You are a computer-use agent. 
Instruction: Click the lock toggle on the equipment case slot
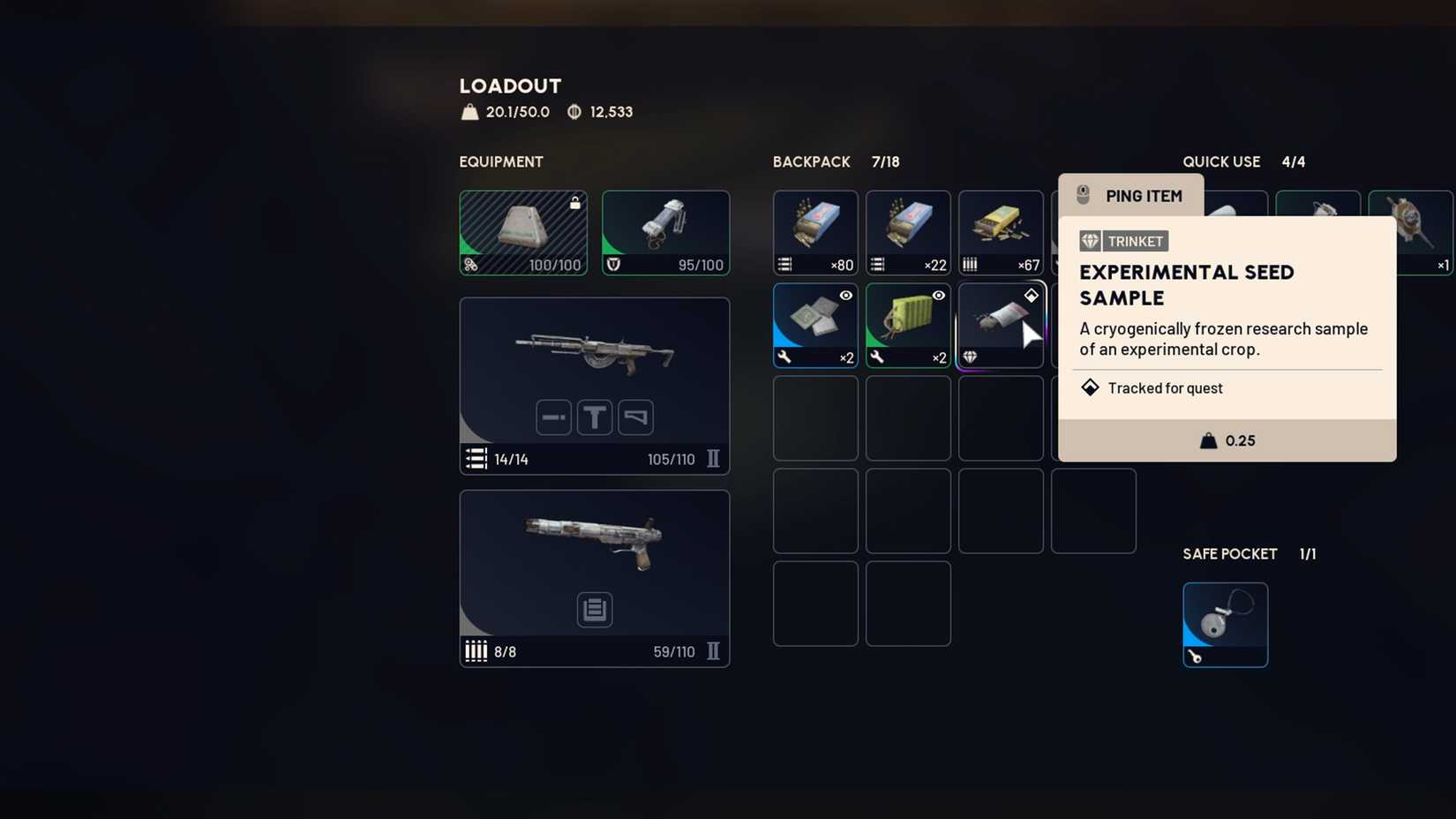click(x=575, y=203)
